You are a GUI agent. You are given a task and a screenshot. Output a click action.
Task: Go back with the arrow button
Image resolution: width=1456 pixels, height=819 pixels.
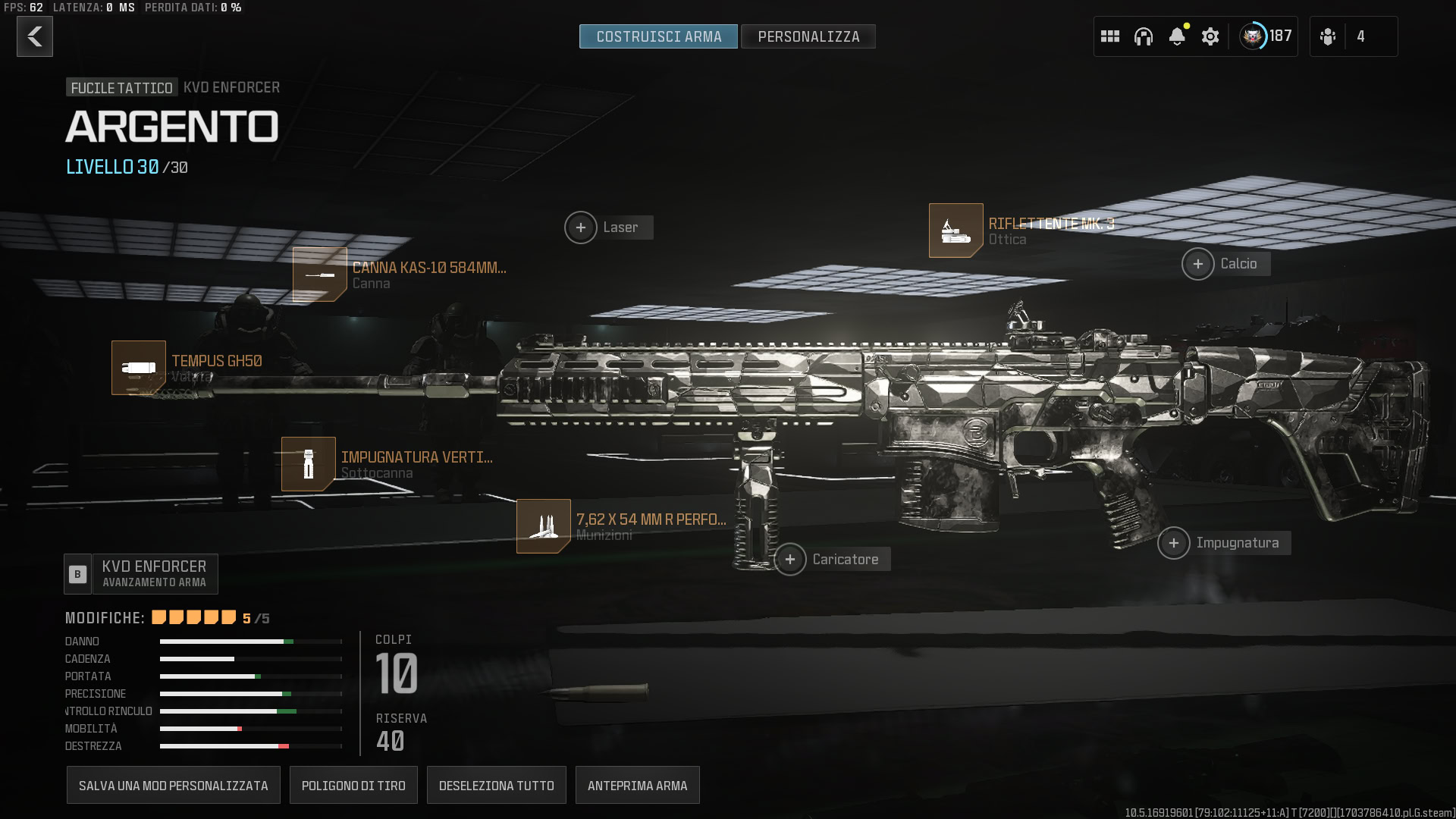click(x=35, y=36)
